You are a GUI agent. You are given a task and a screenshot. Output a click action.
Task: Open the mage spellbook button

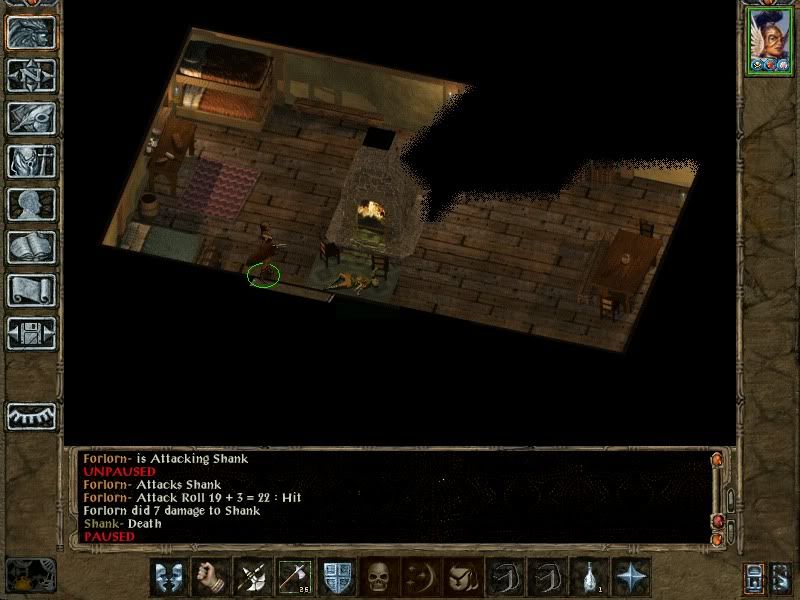point(30,247)
